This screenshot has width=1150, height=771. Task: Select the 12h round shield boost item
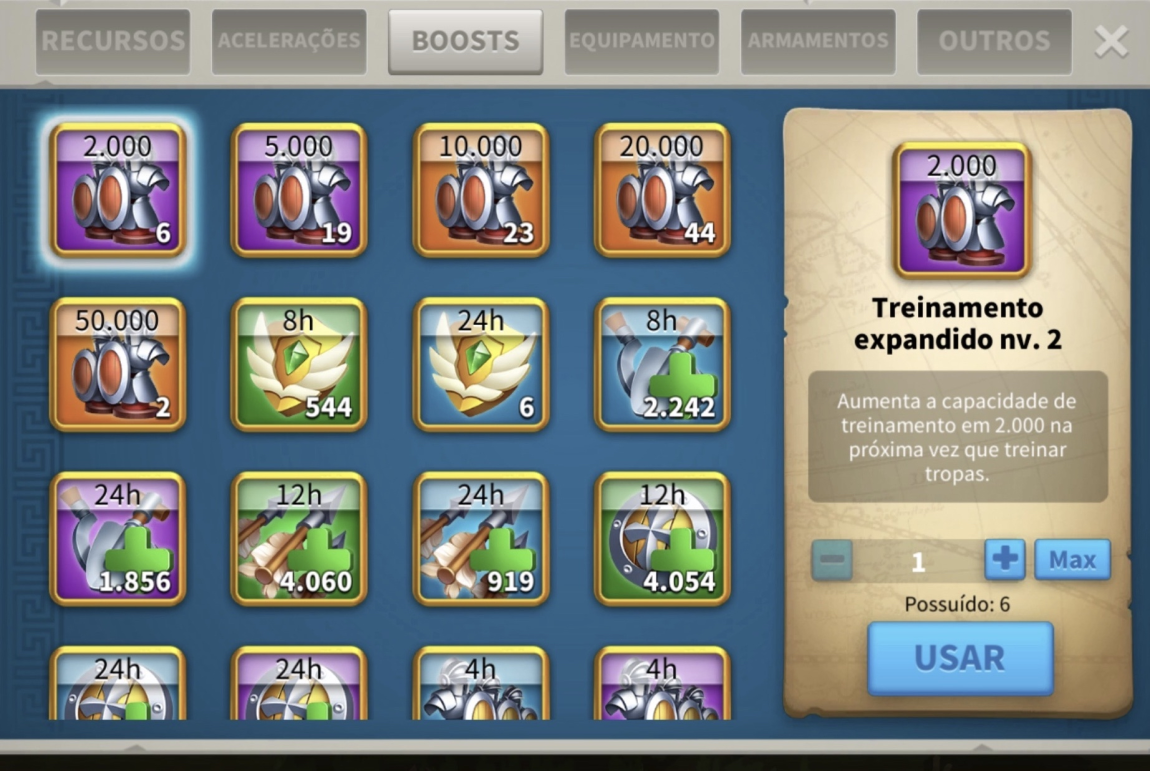pyautogui.click(x=662, y=539)
